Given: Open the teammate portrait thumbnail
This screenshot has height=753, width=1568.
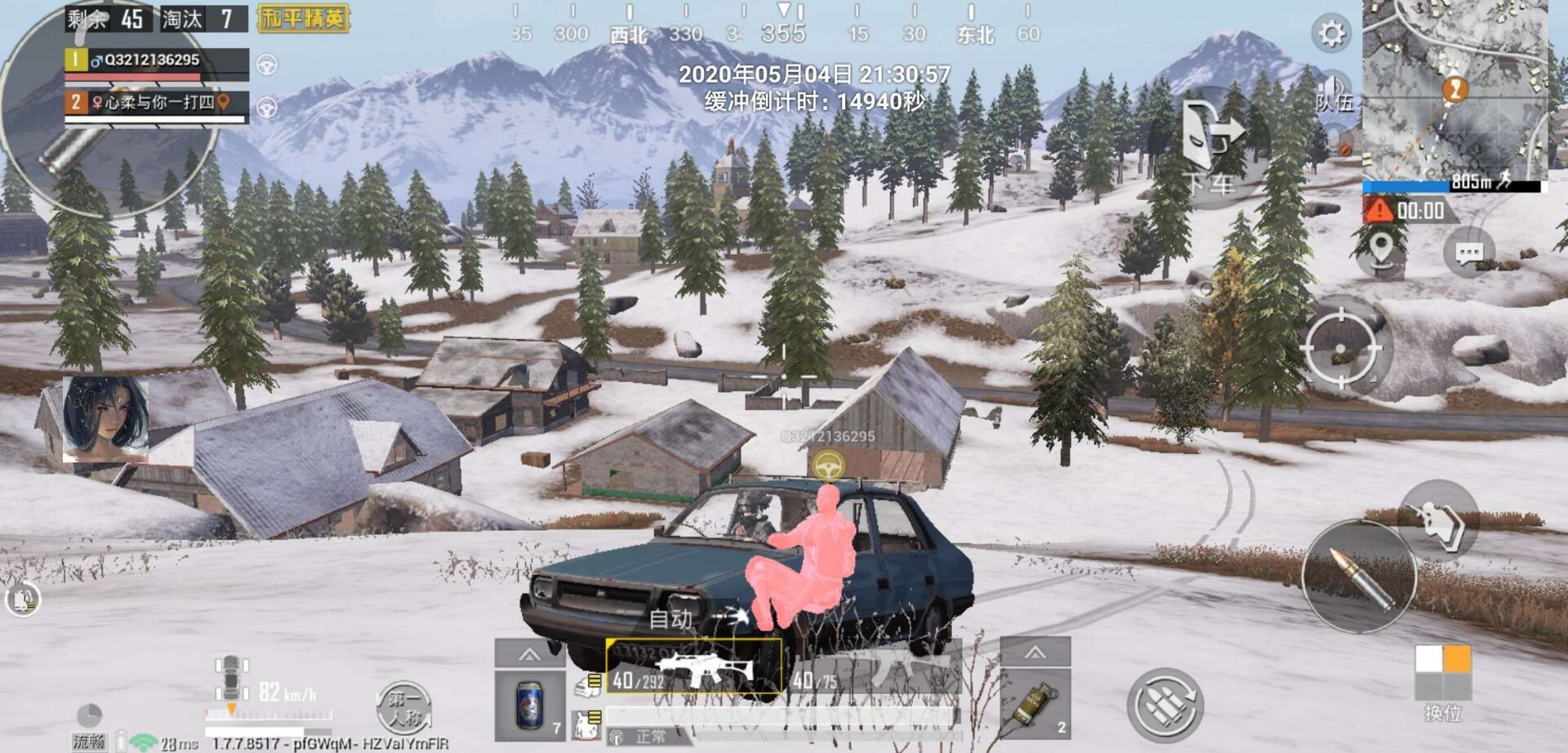Looking at the screenshot, I should coord(106,418).
